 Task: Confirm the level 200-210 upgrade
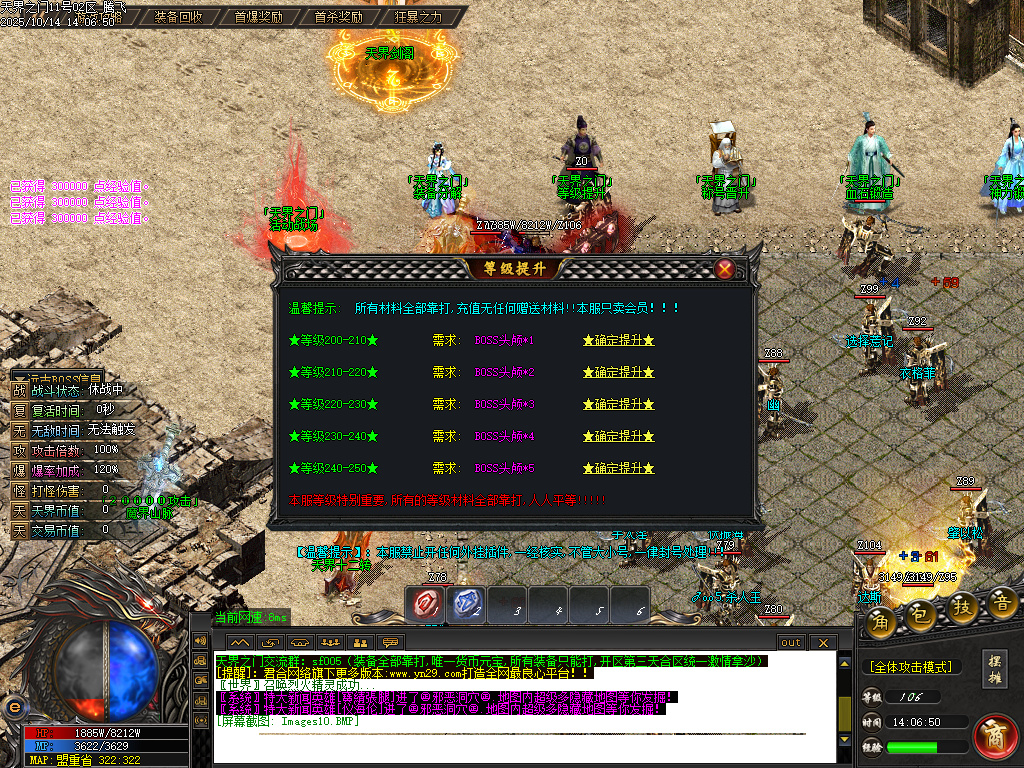618,341
